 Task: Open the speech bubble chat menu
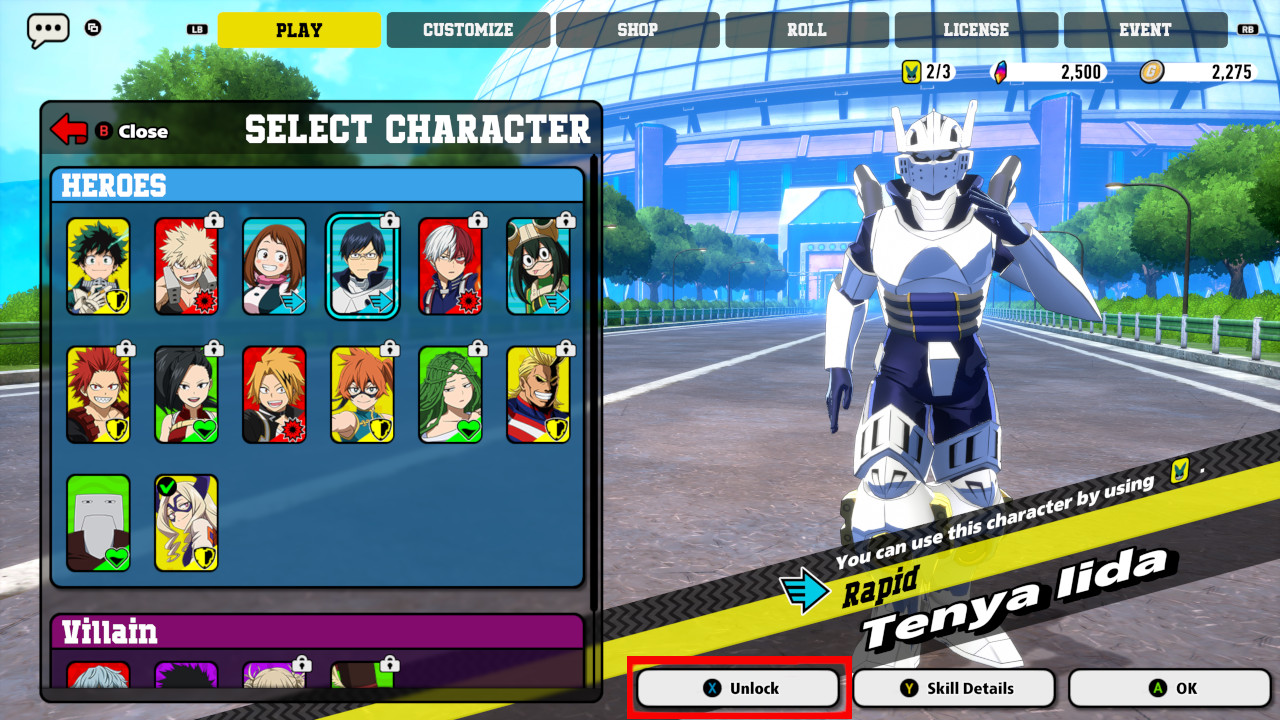click(x=47, y=30)
